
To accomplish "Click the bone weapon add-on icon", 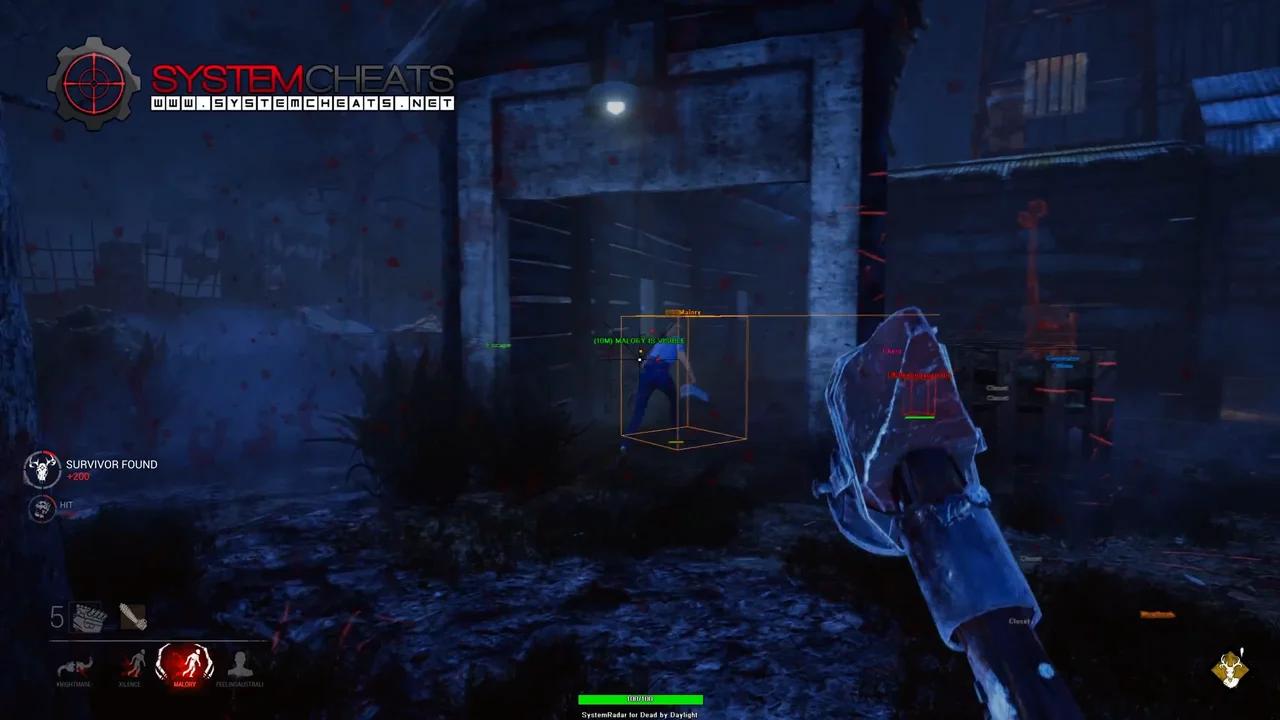I will (x=134, y=618).
